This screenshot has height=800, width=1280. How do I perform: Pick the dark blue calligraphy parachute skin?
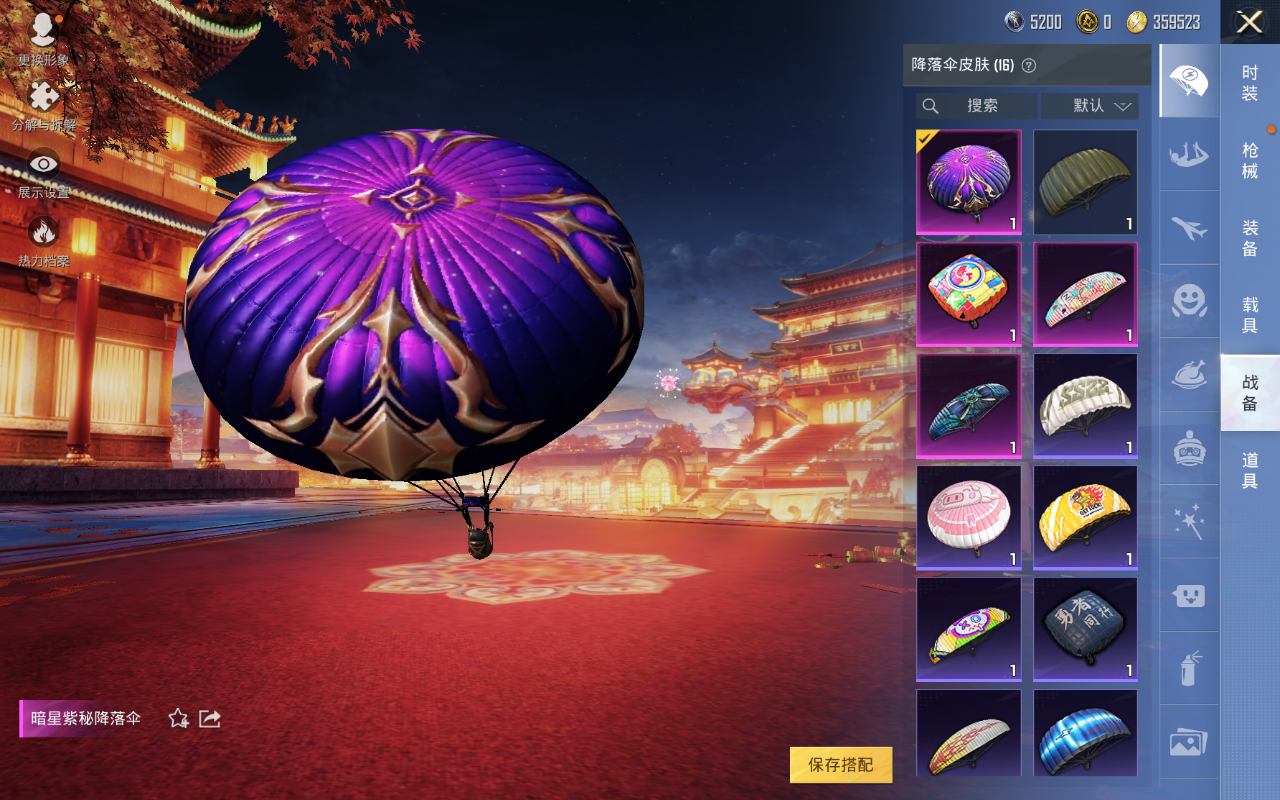click(1085, 629)
